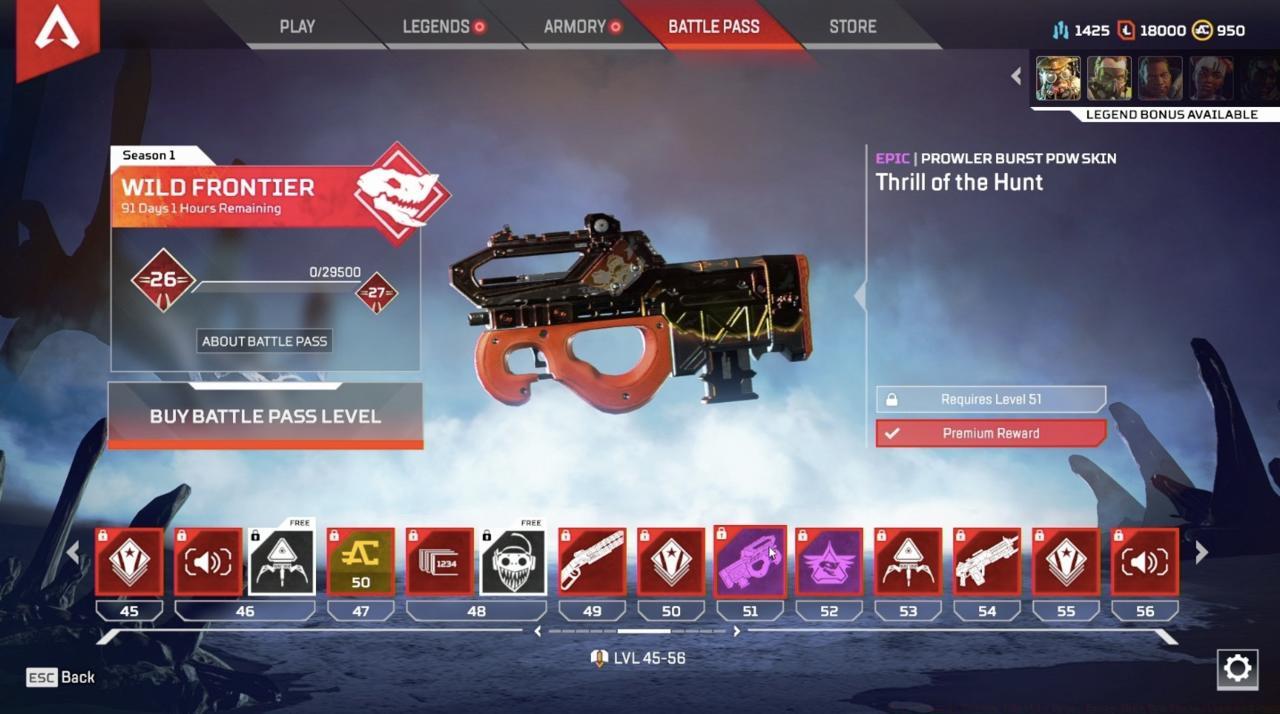Go back using the Back button
This screenshot has width=1280, height=714.
pyautogui.click(x=61, y=677)
